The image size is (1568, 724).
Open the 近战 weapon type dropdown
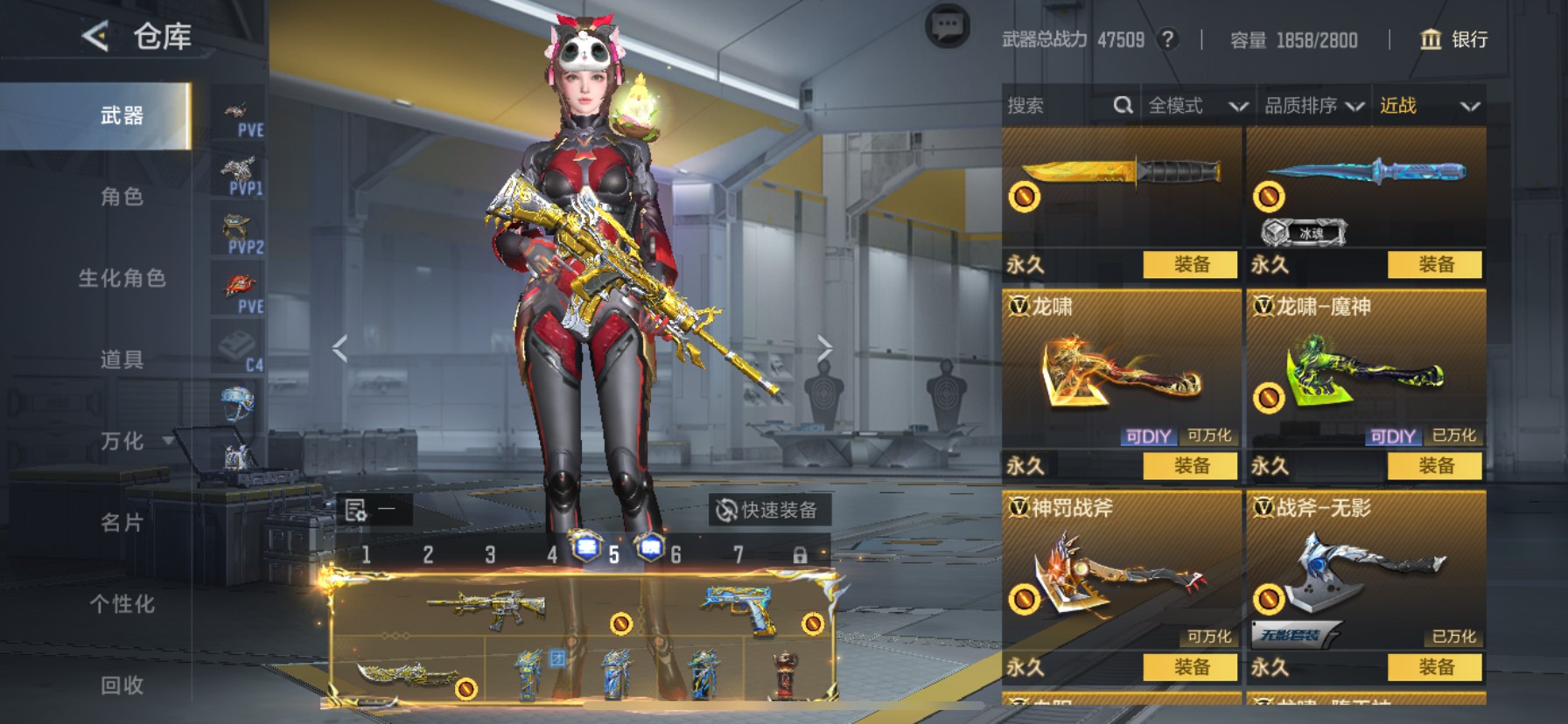pos(1429,106)
